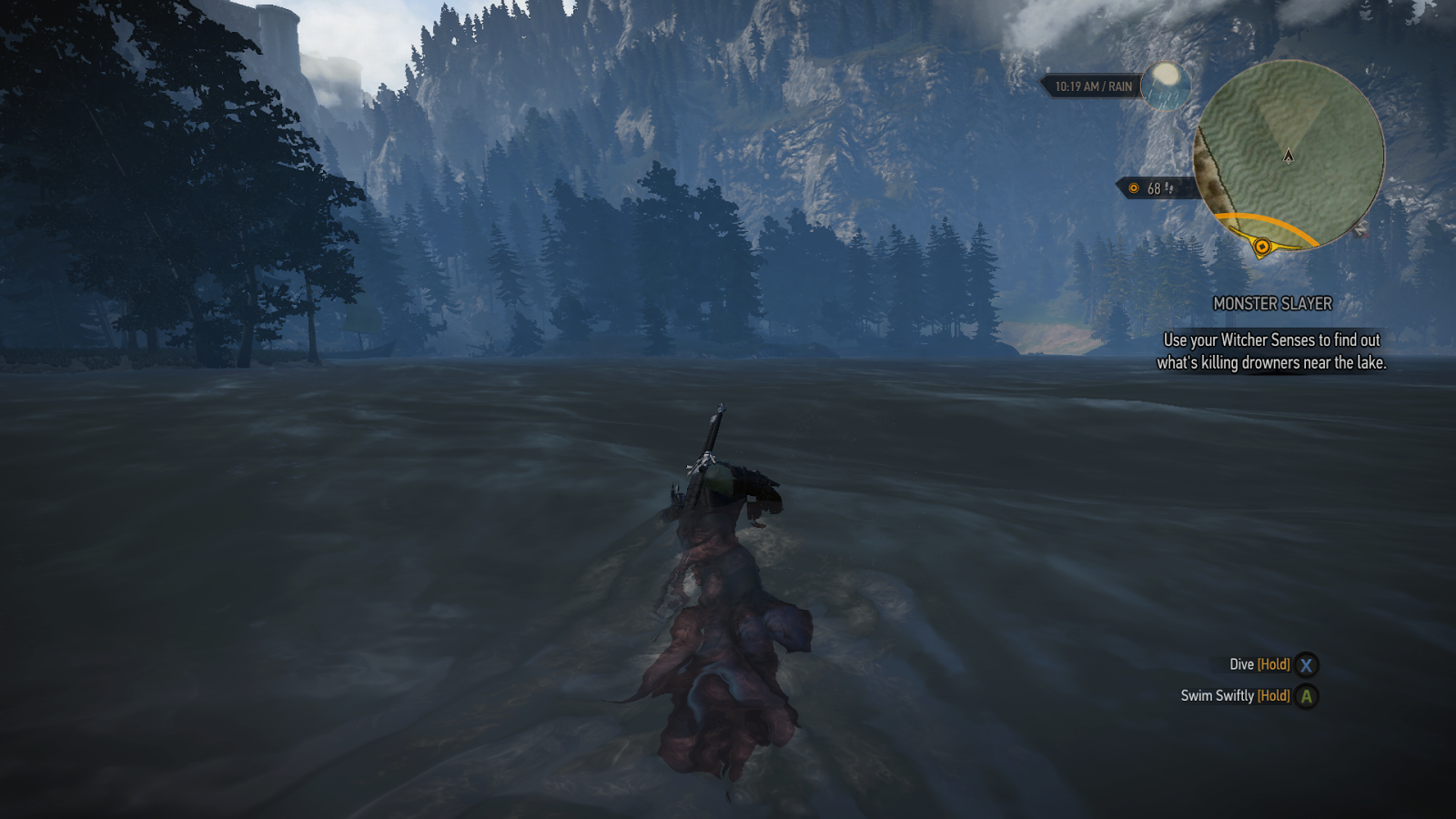Select the orange coin icon beside 68
Screen dimensions: 1456x819
[x=1134, y=189]
